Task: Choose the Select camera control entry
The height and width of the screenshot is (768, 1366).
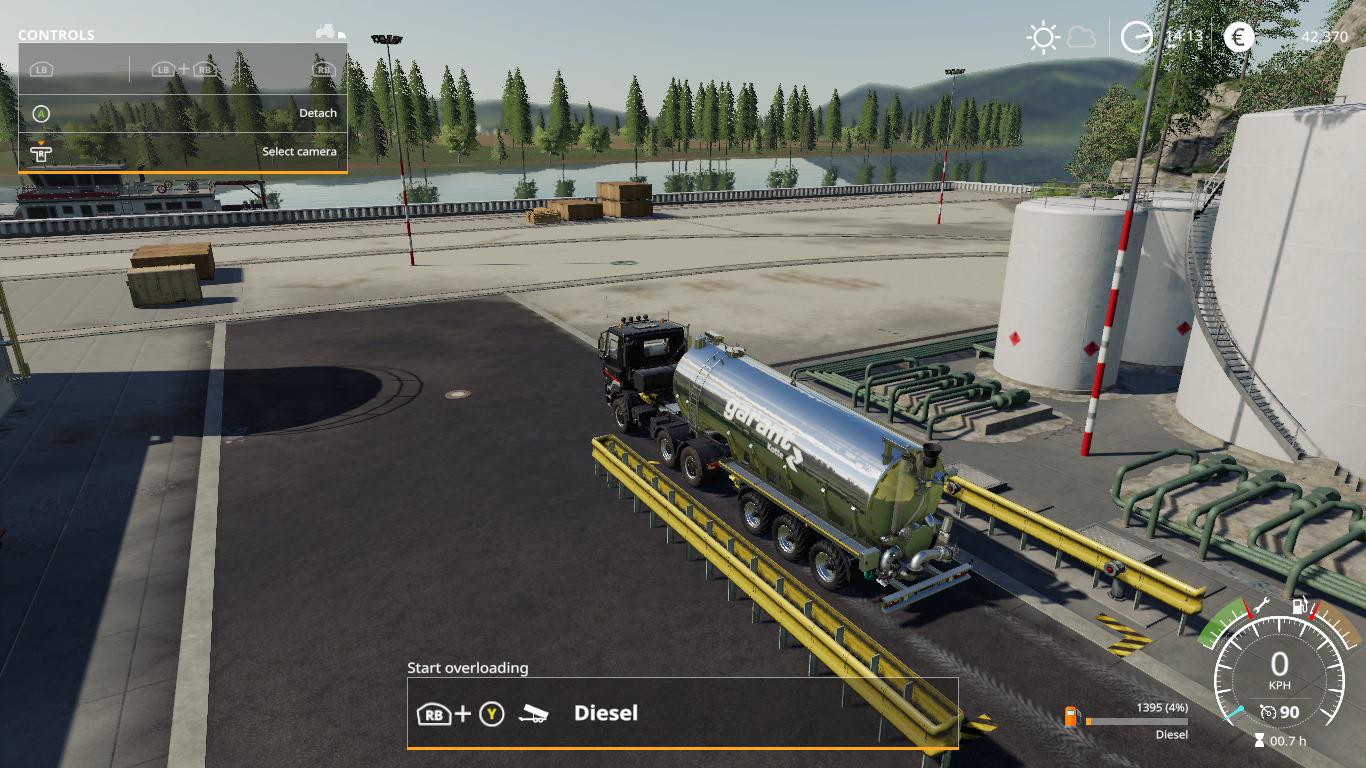Action: coord(183,152)
